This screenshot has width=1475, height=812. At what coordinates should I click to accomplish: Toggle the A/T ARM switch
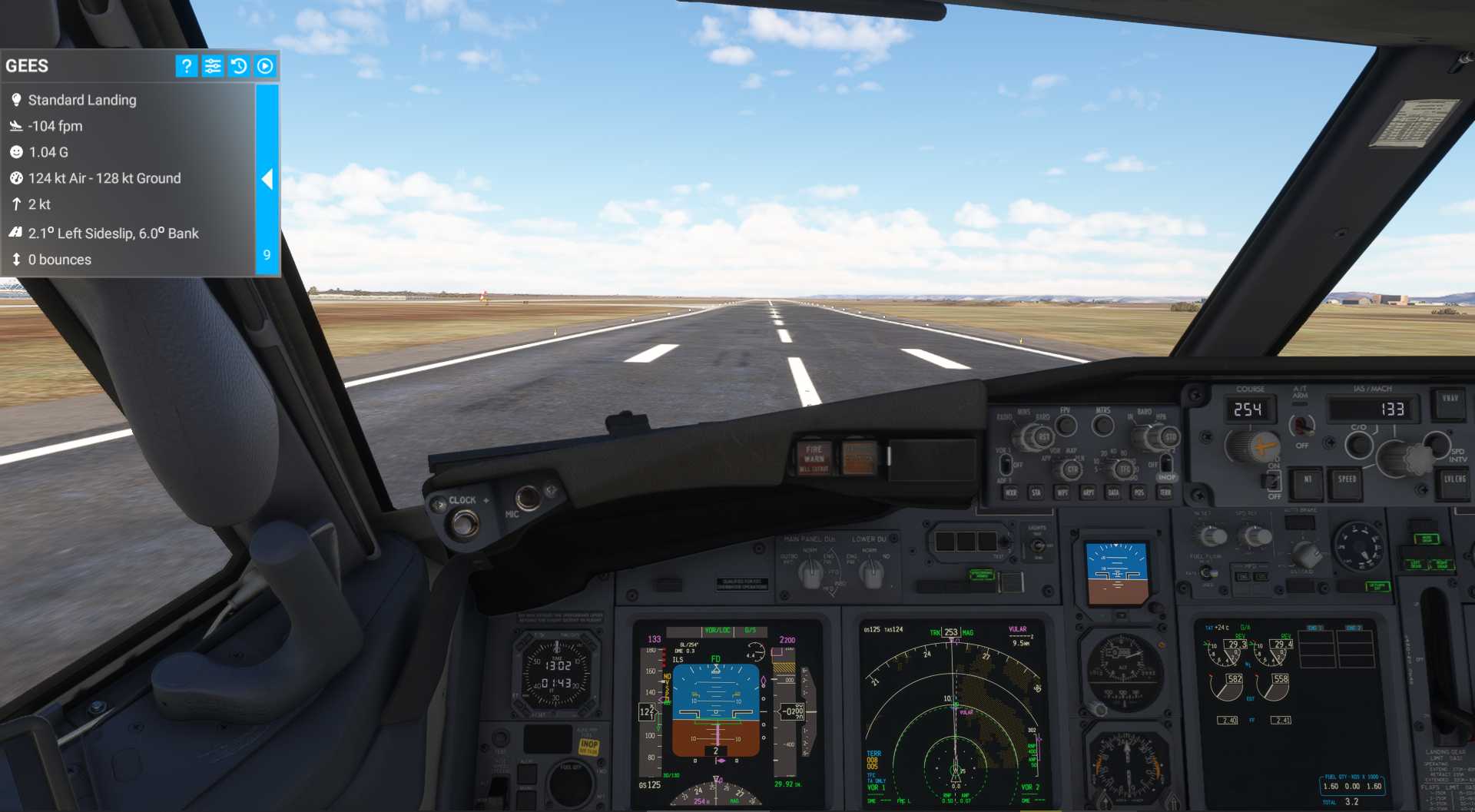tap(1301, 424)
